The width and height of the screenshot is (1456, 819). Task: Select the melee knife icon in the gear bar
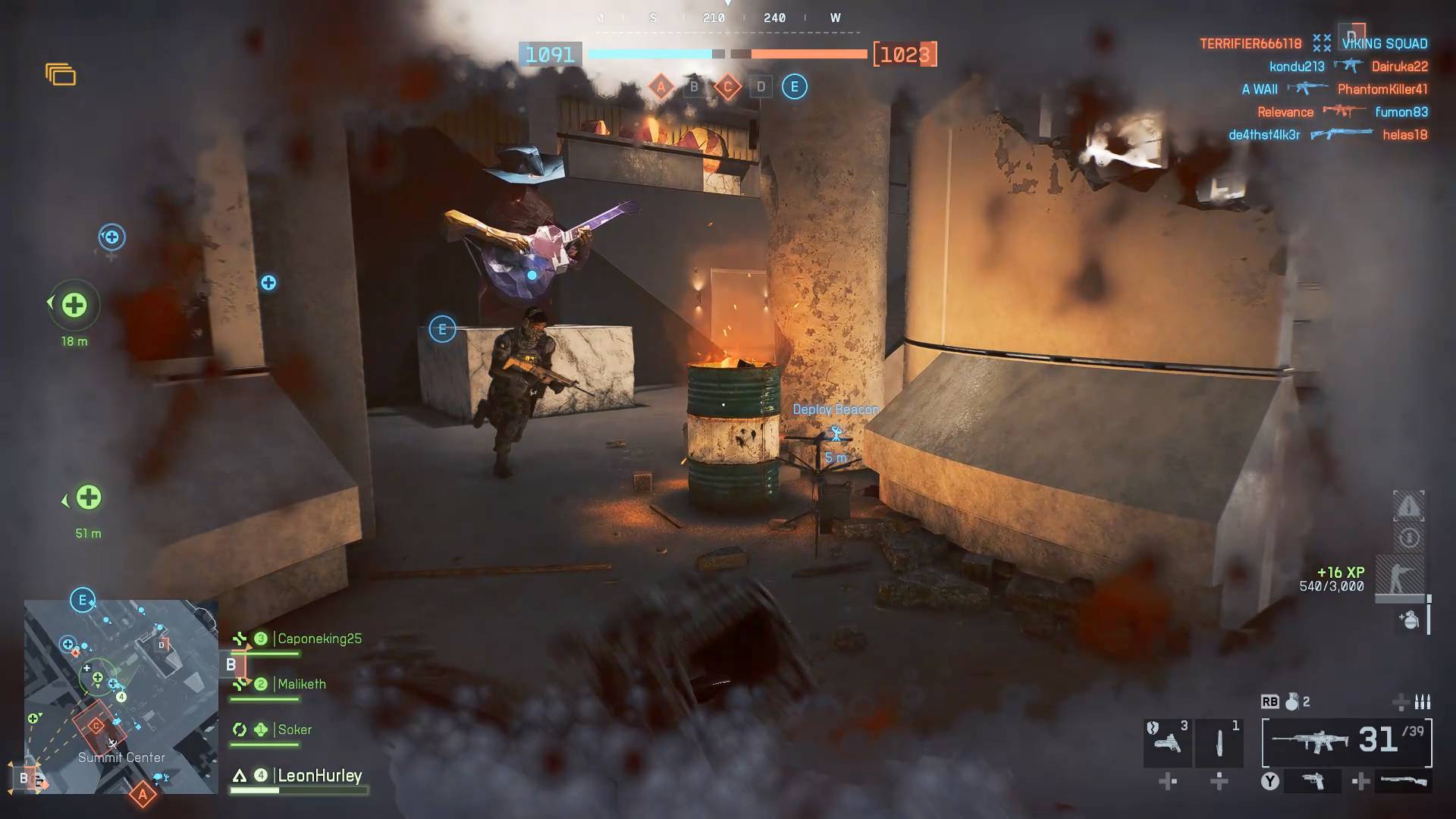[1219, 742]
